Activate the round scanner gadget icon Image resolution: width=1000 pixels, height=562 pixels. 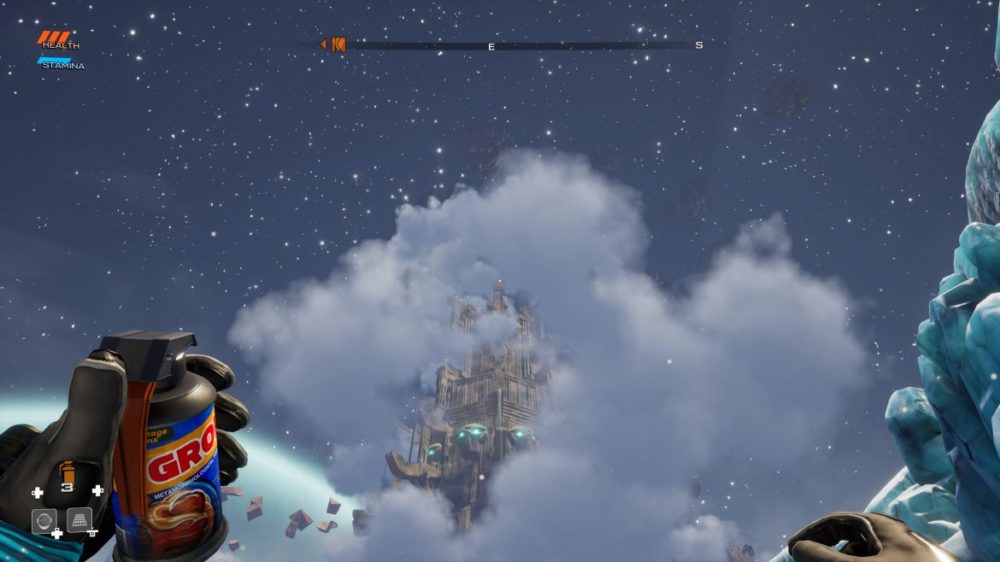pyautogui.click(x=43, y=520)
